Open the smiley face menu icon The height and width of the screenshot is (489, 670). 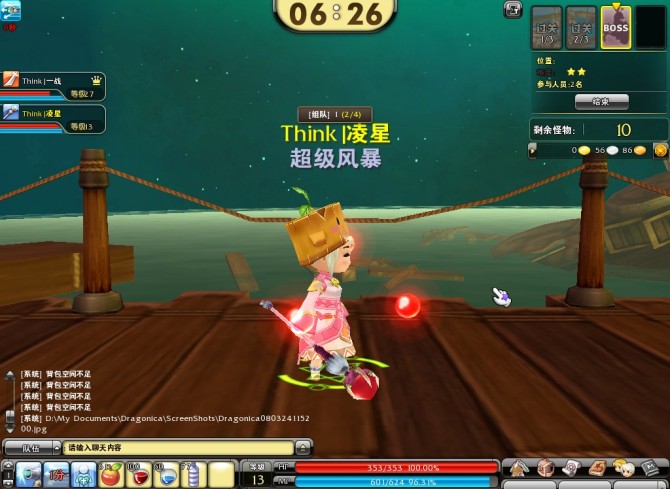tap(623, 467)
